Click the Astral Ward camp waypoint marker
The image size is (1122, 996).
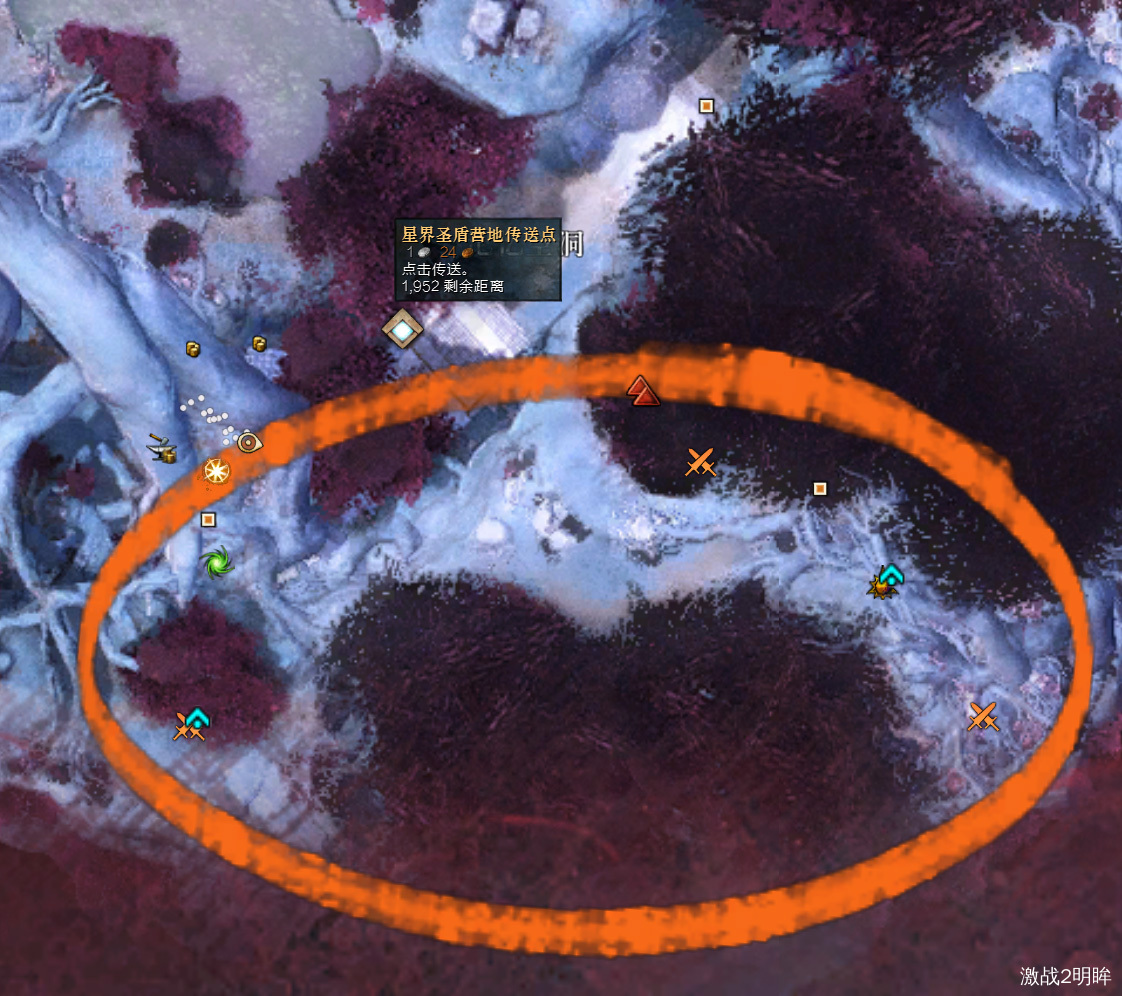point(402,328)
